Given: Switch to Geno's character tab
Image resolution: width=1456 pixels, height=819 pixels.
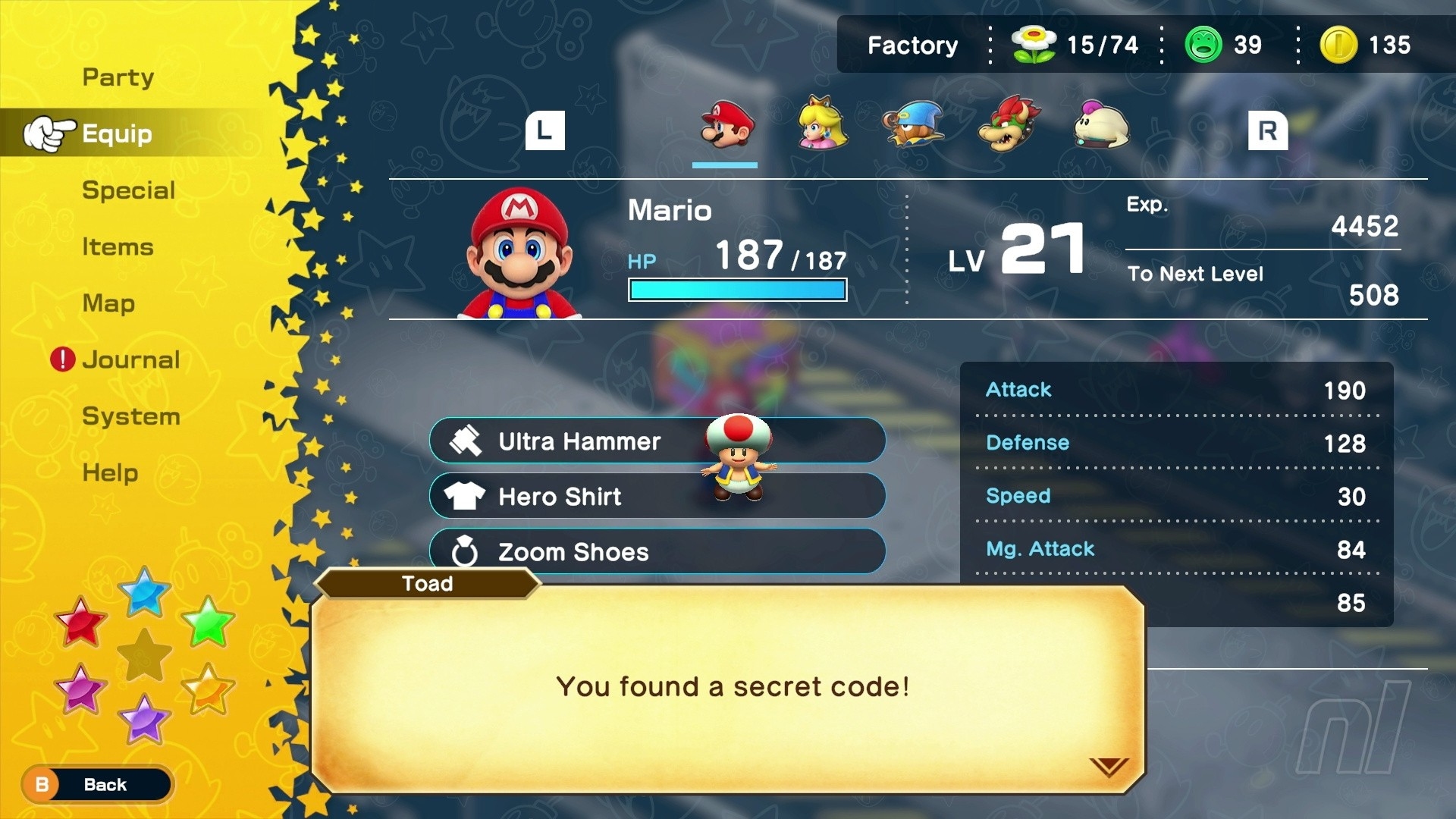Looking at the screenshot, I should coord(914,124).
